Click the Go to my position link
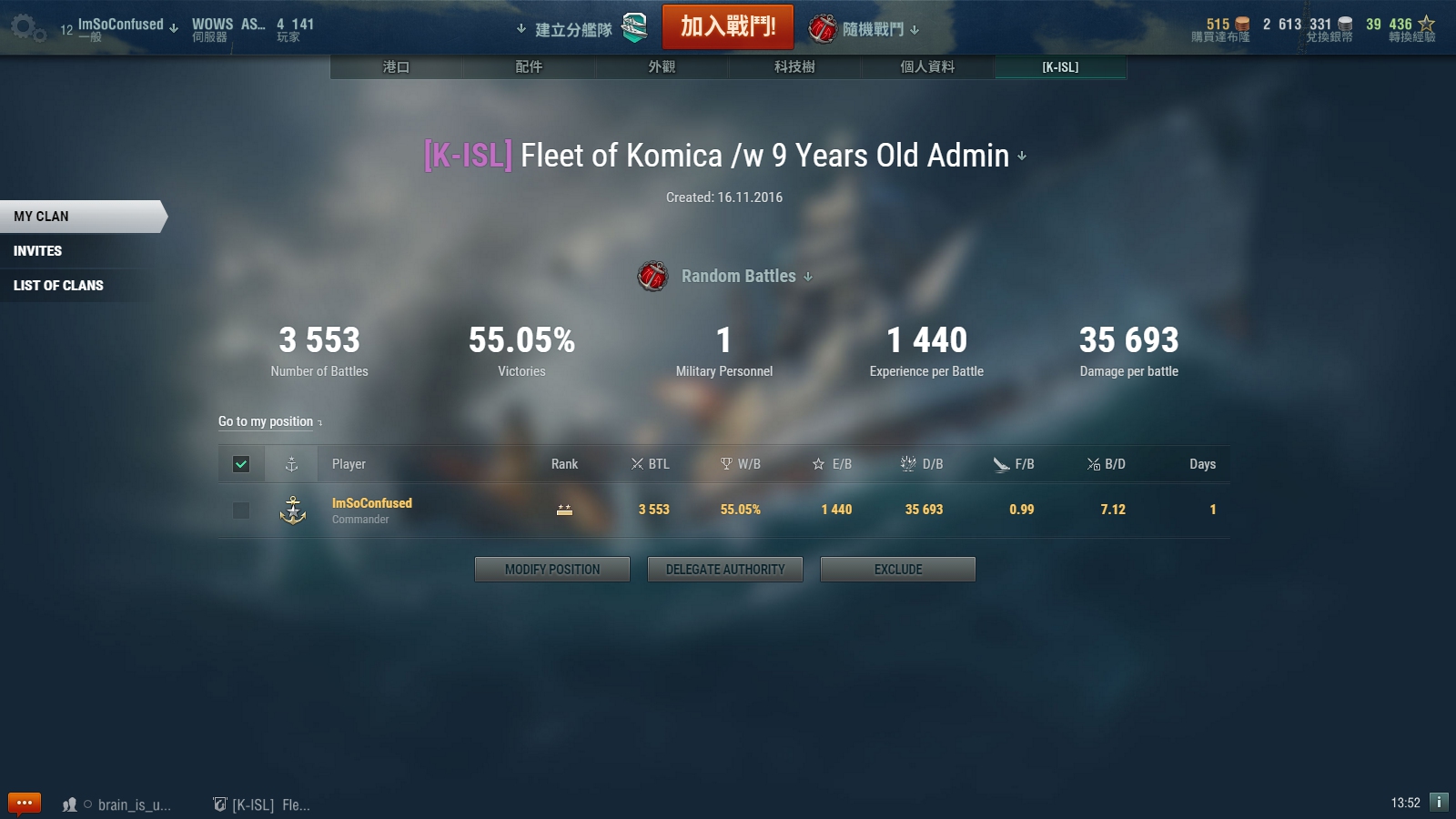This screenshot has width=1456, height=819. [266, 421]
